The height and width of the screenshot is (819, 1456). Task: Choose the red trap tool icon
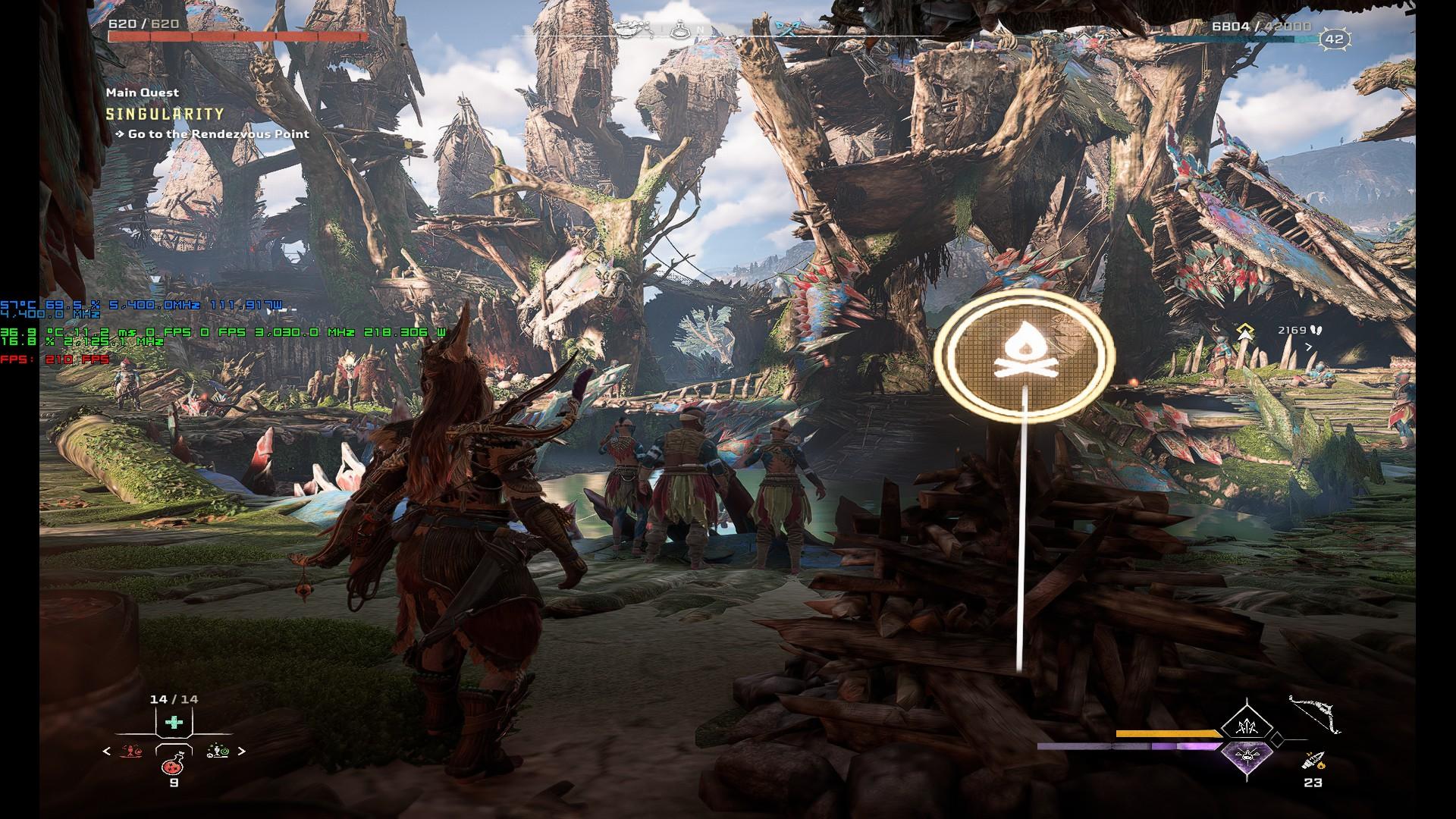coord(133,752)
